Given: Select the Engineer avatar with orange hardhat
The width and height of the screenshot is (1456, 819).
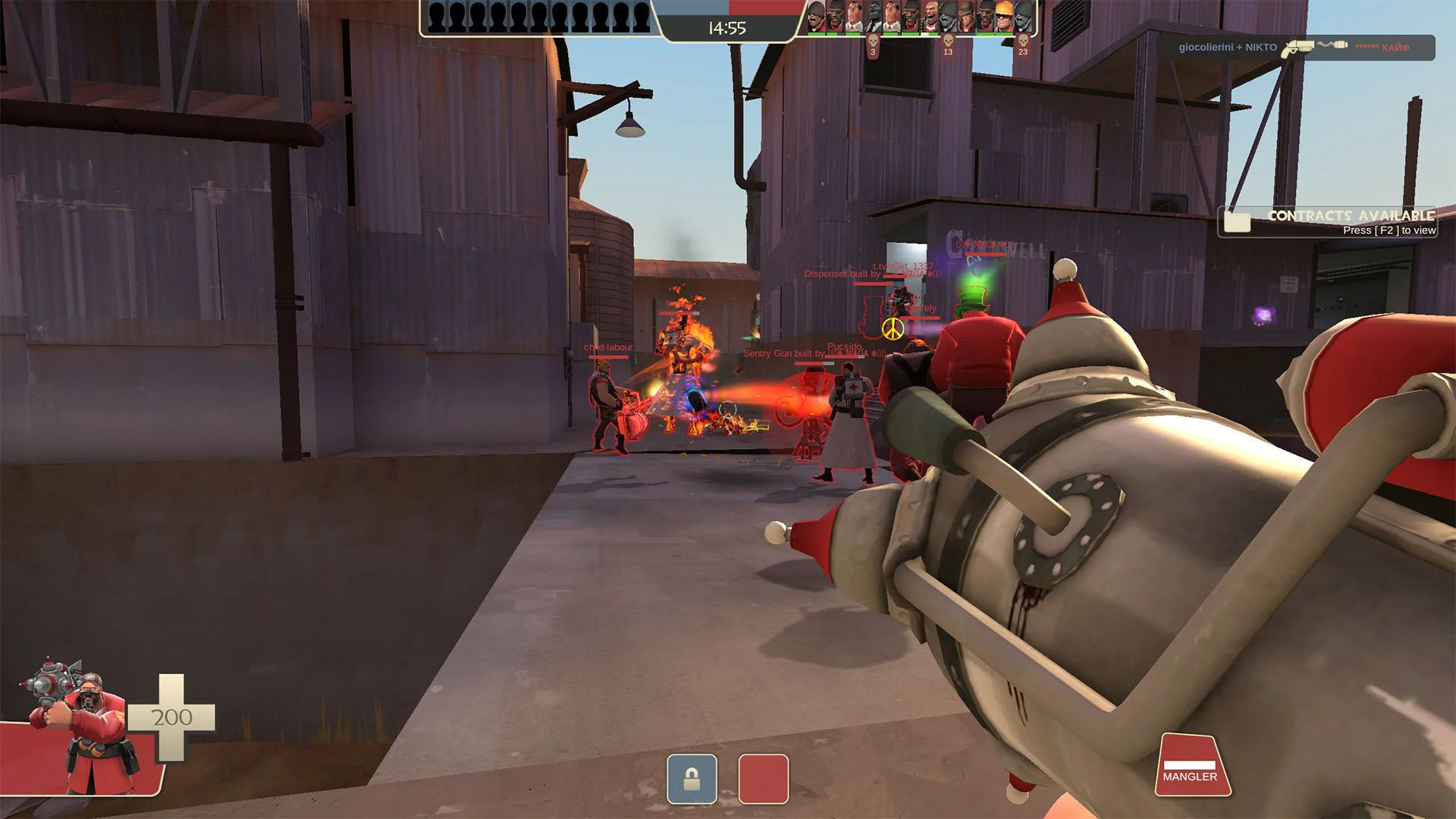Looking at the screenshot, I should pyautogui.click(x=1003, y=17).
